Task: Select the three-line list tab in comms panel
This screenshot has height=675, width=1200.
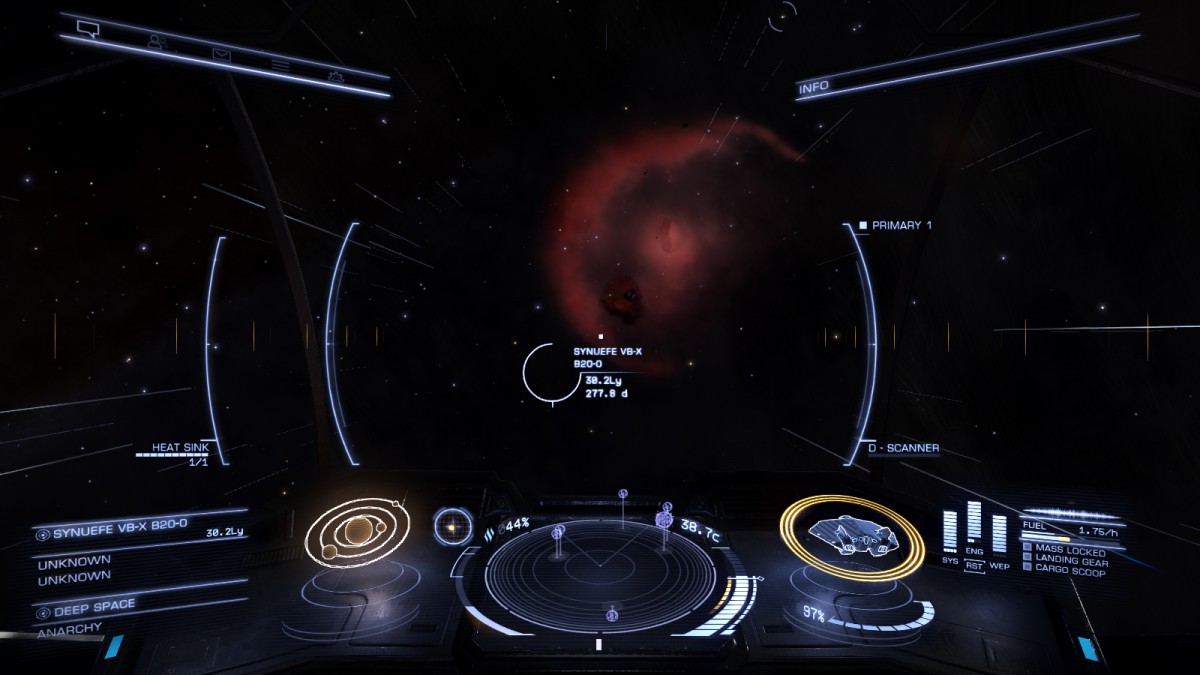Action: 280,65
